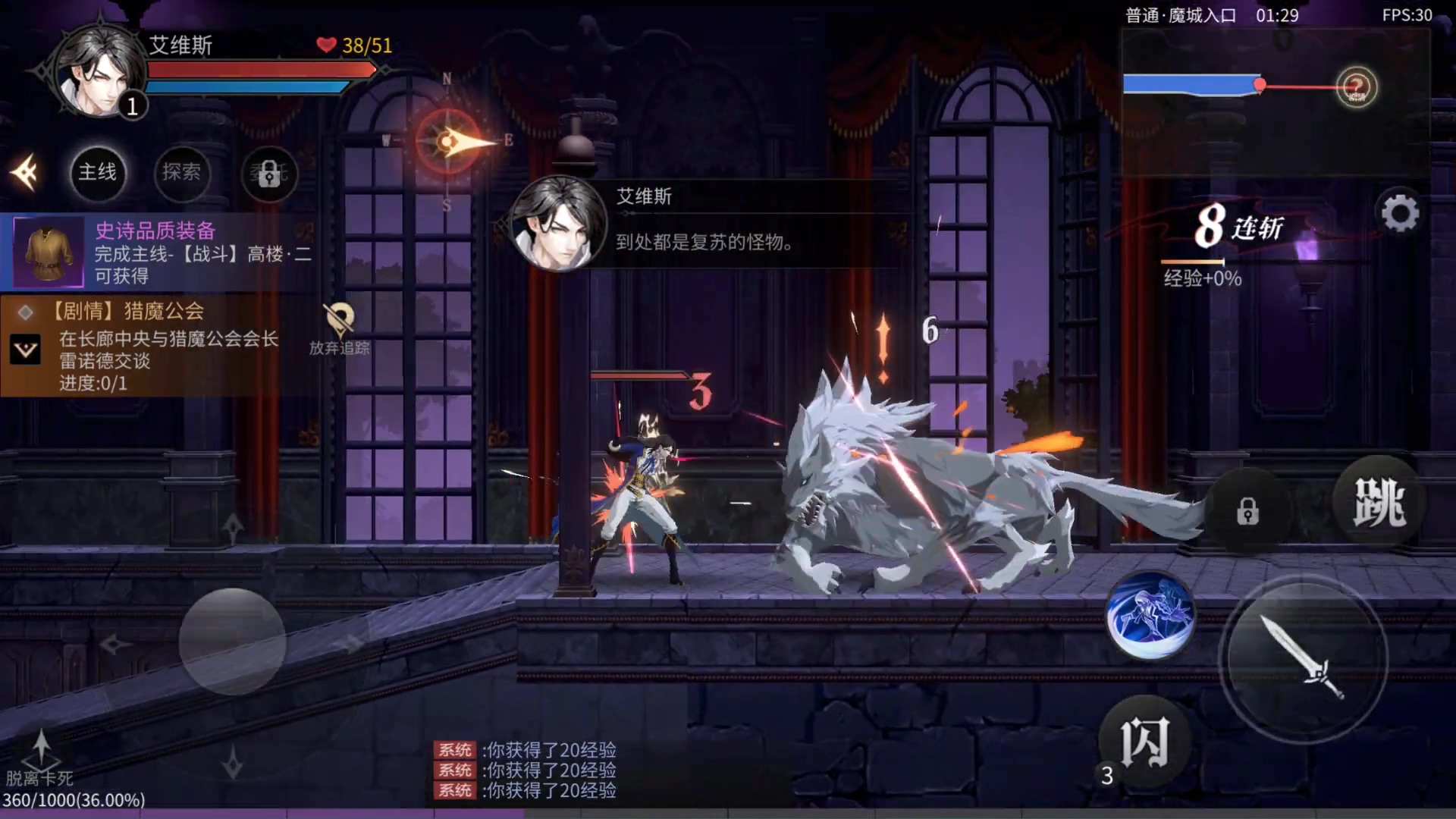The width and height of the screenshot is (1456, 819).
Task: Open the minimap panel
Action: pyautogui.click(x=1276, y=104)
